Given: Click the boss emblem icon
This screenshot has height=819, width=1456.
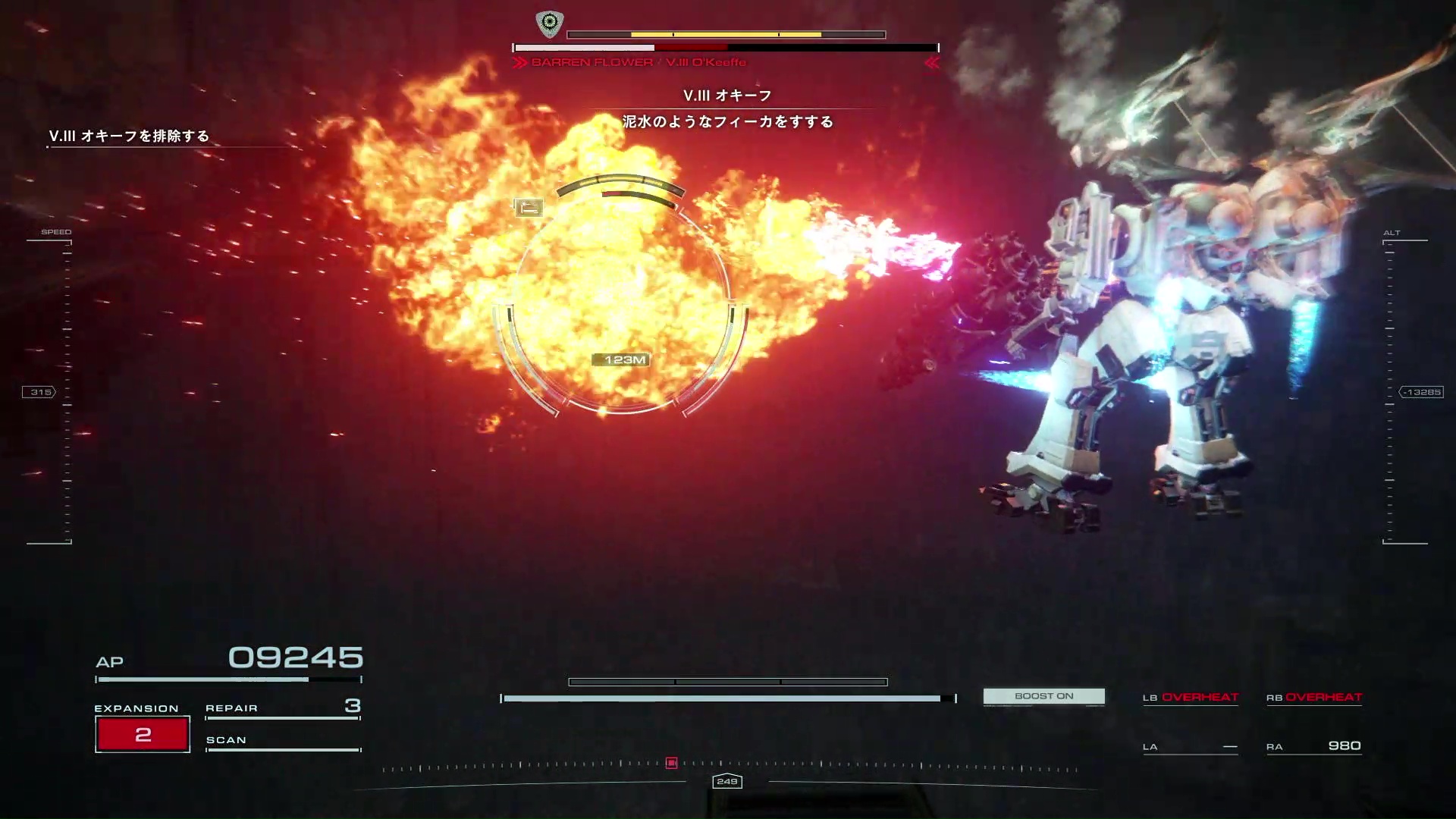Looking at the screenshot, I should click(x=550, y=24).
